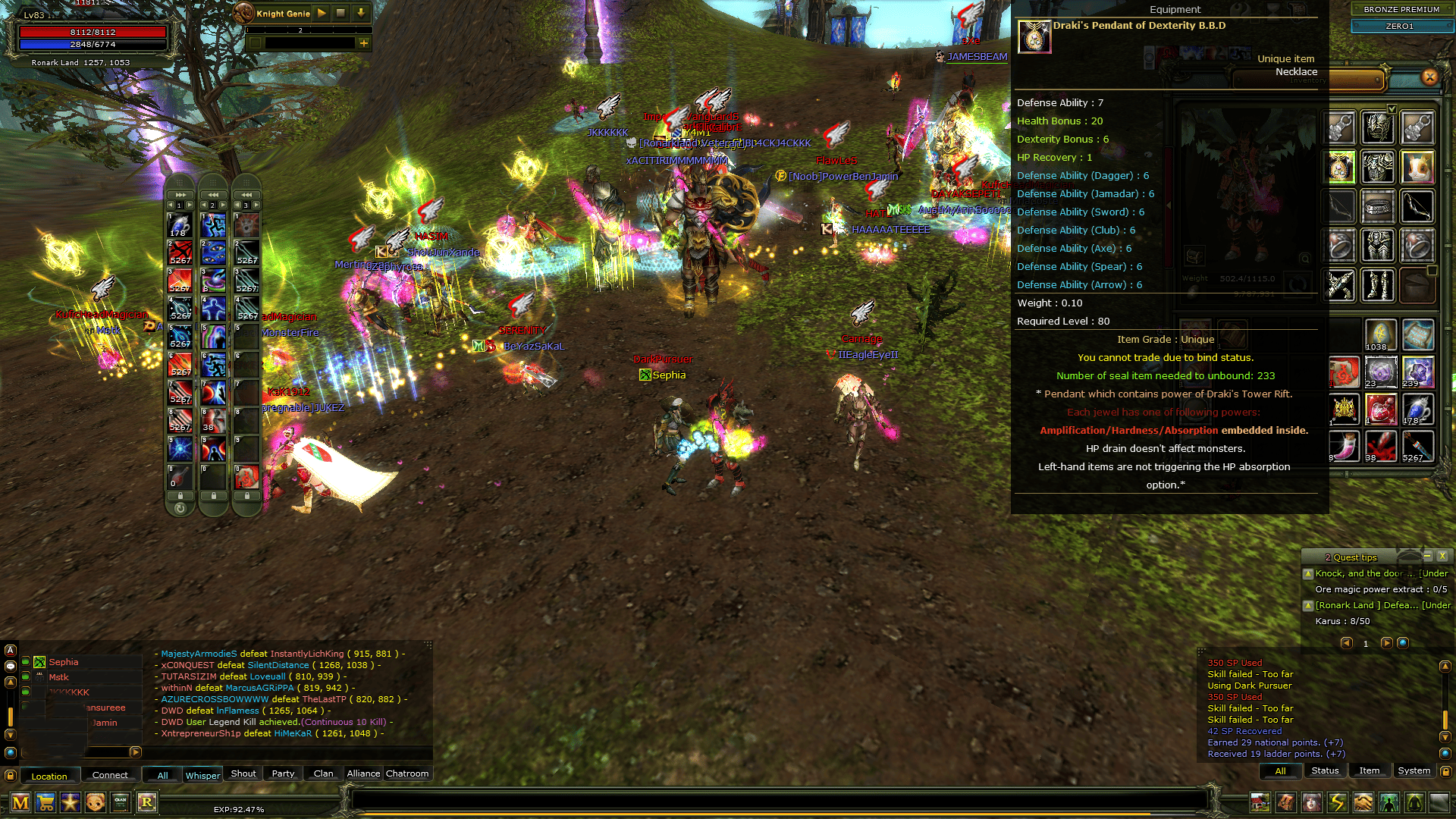Open the map with the M icon

tap(20, 802)
